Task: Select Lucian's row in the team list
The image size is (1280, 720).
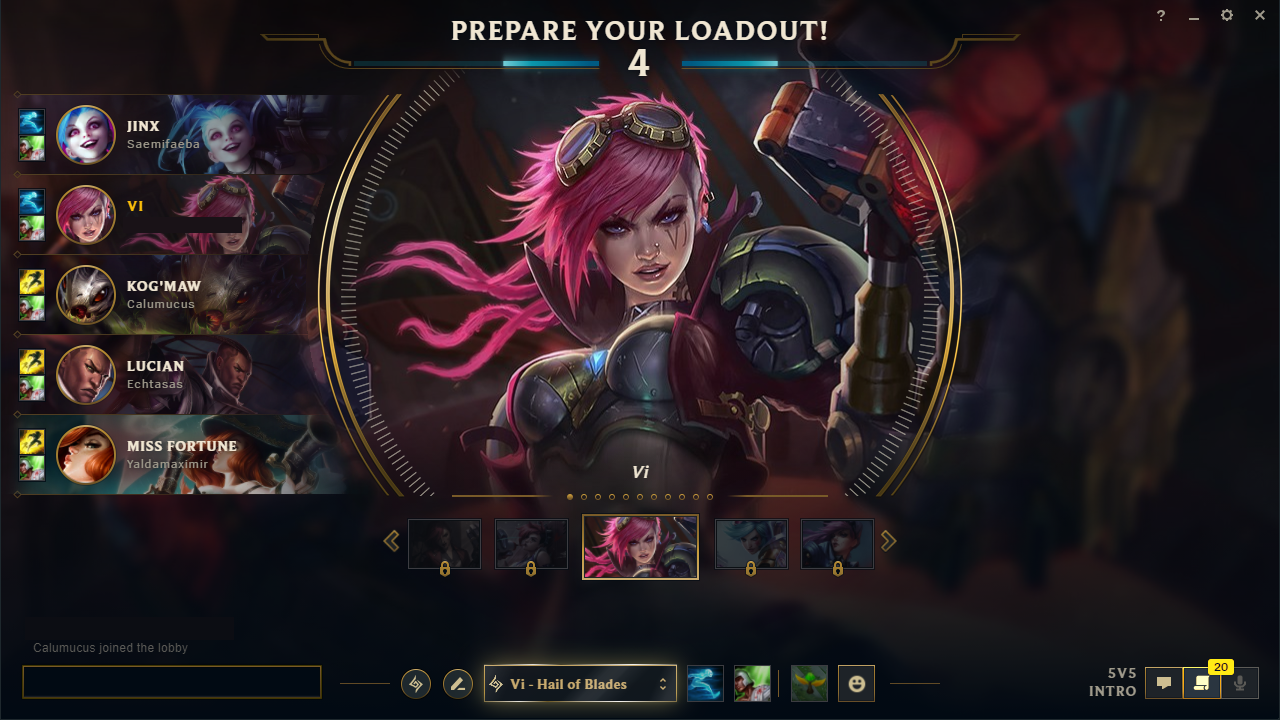Action: pyautogui.click(x=180, y=375)
